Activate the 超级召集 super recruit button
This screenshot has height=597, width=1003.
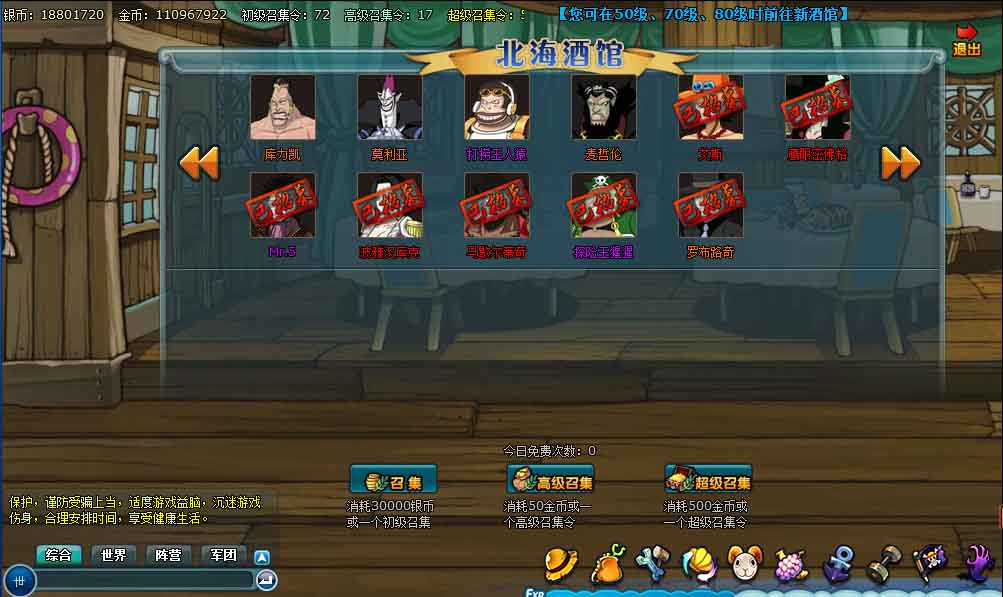(708, 480)
